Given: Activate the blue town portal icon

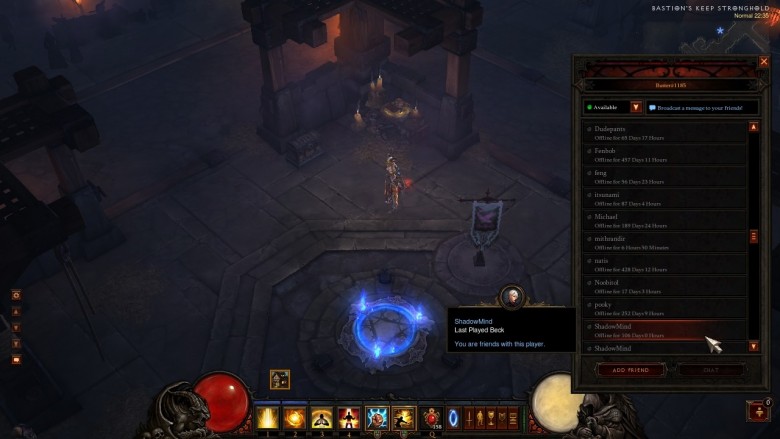Looking at the screenshot, I should tap(453, 417).
